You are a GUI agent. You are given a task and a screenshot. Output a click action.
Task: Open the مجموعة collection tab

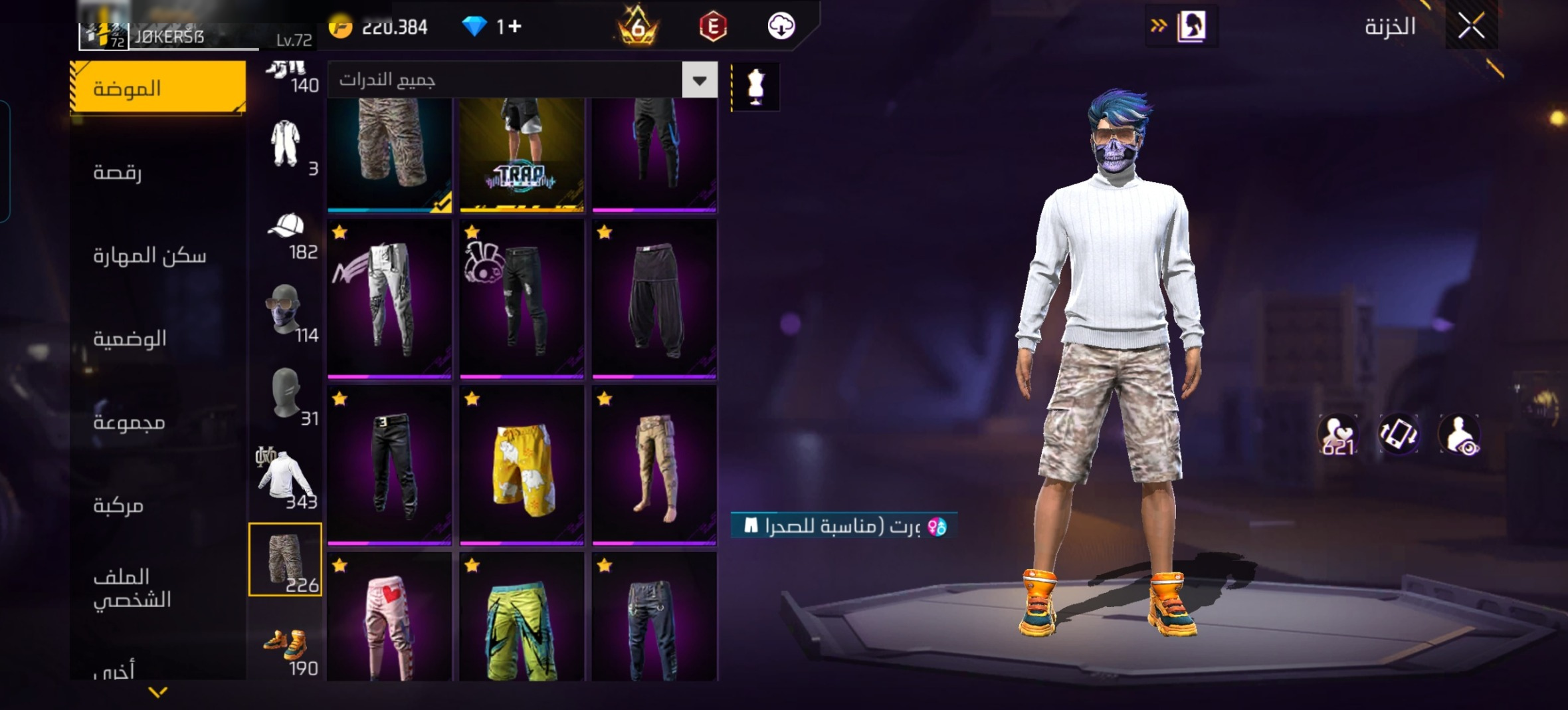tap(129, 421)
